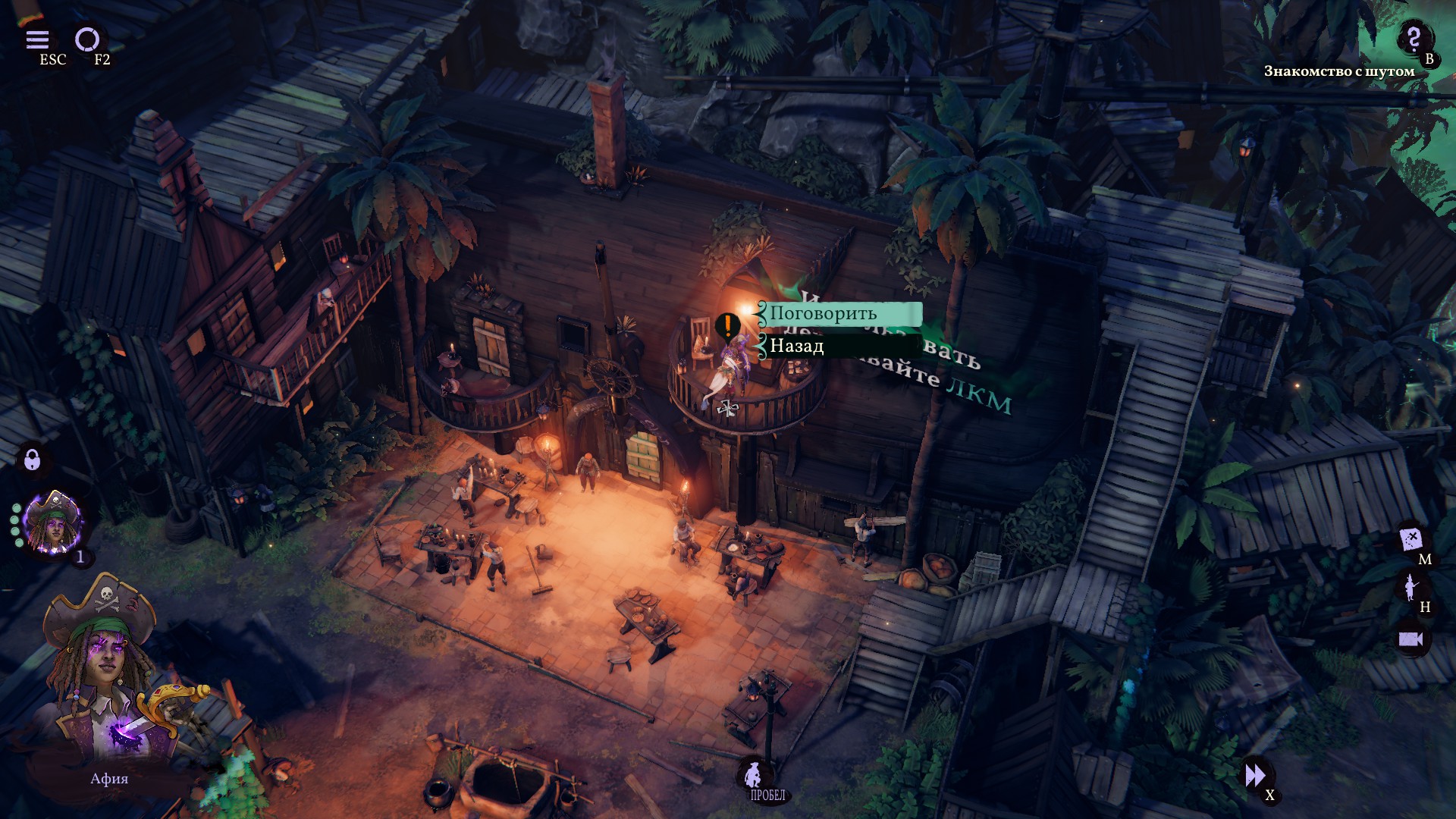Open the treasure map icon
Viewport: 1456px width, 819px height.
1410,540
